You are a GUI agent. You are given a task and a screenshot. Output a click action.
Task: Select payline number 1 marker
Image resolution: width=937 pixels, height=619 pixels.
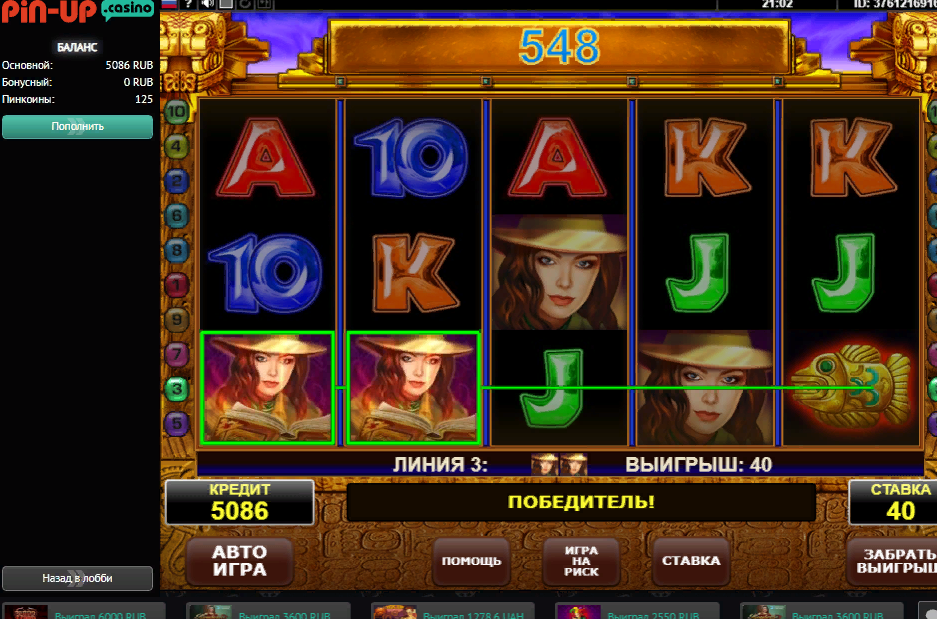coord(177,285)
